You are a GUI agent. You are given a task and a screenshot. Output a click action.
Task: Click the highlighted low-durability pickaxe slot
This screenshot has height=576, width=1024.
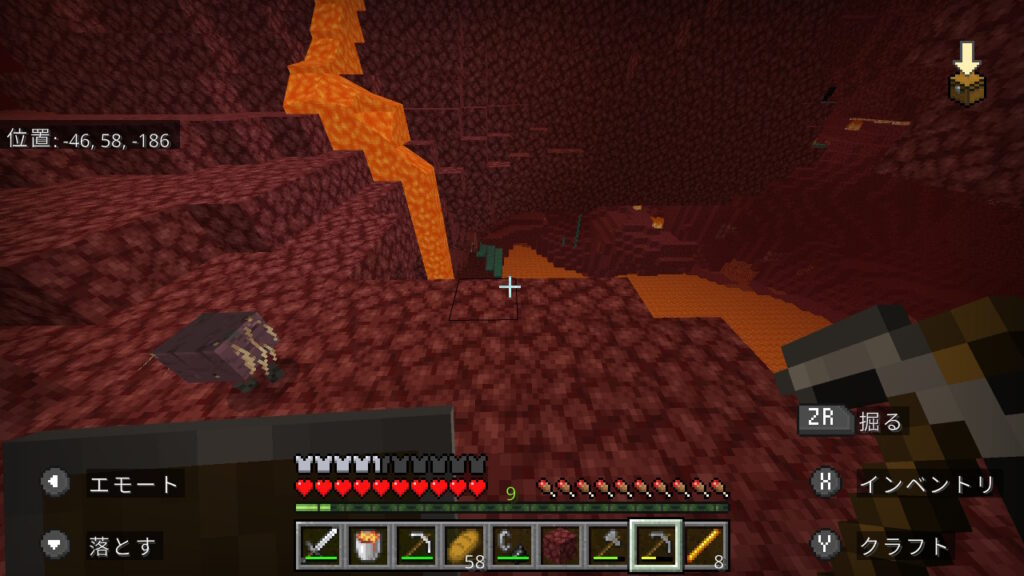pyautogui.click(x=656, y=546)
